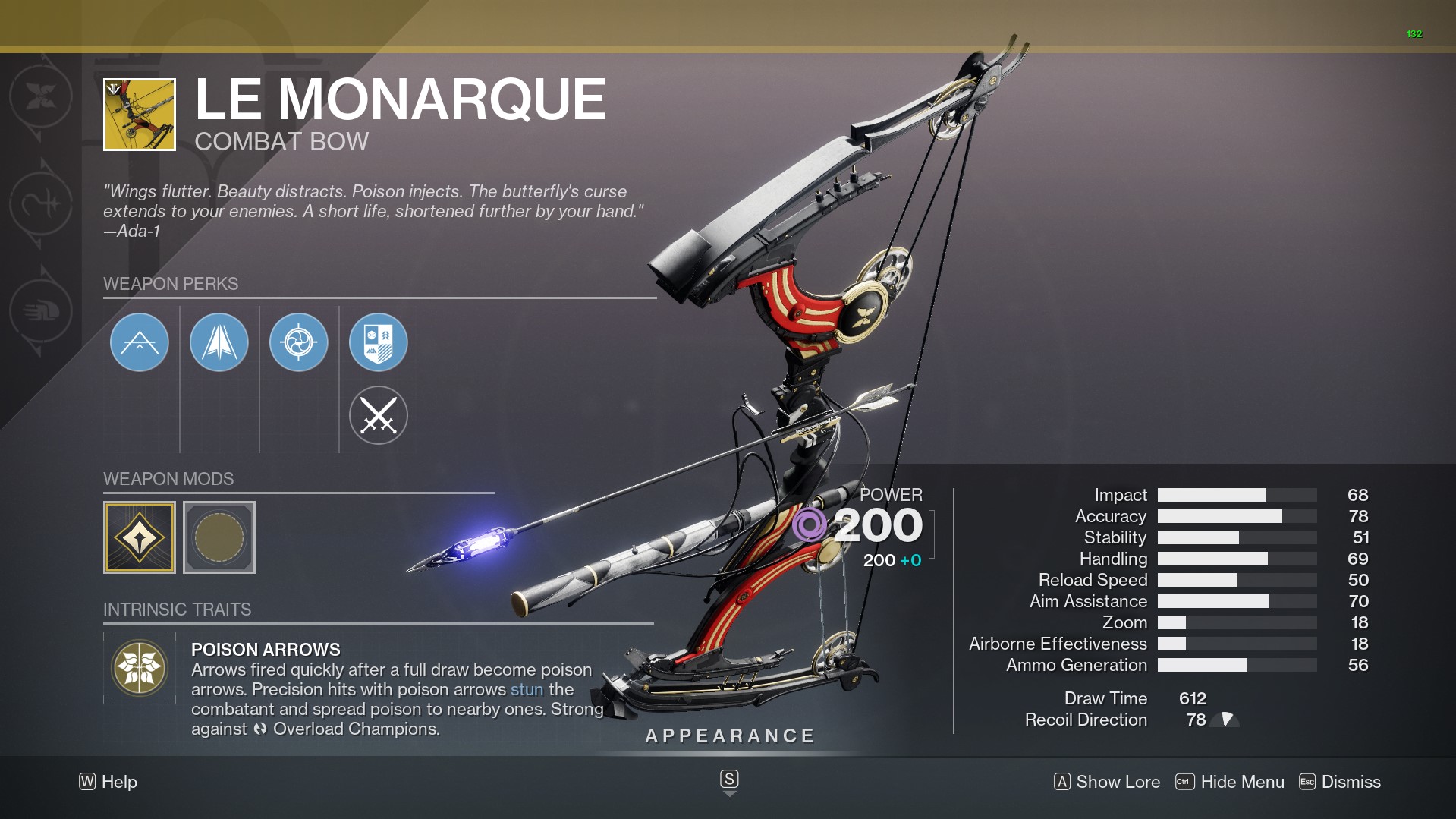Choose the shield emblem perk icon
1456x819 pixels.
(x=379, y=342)
